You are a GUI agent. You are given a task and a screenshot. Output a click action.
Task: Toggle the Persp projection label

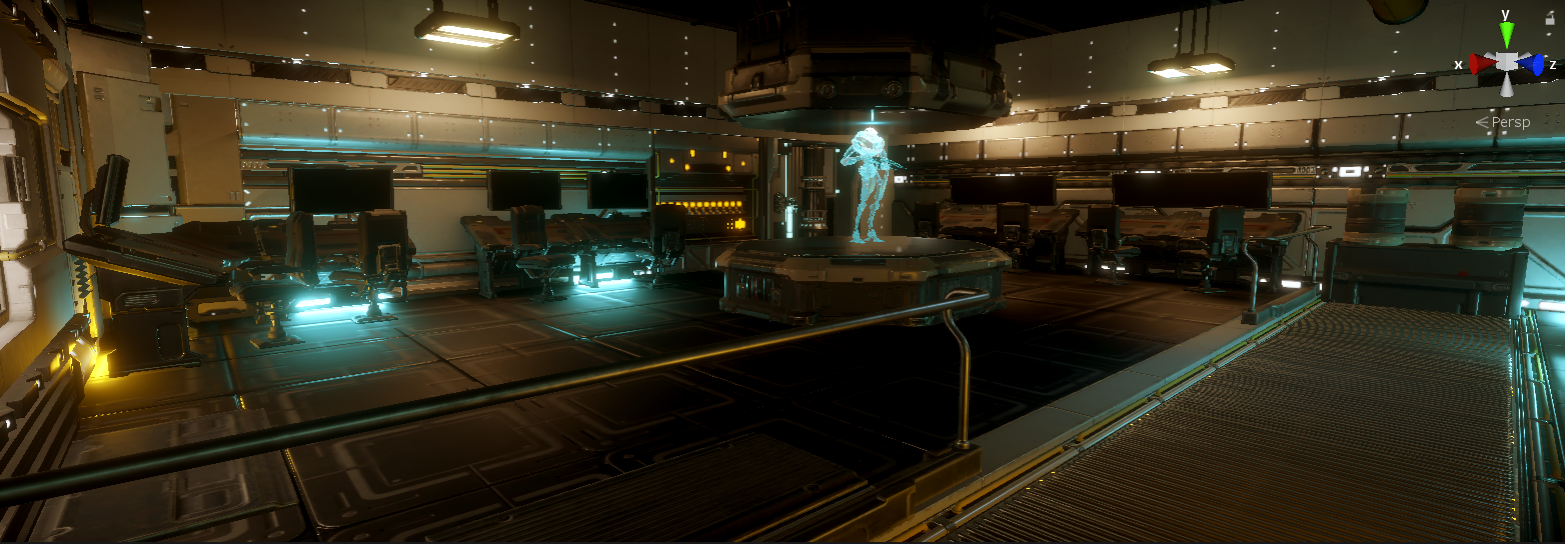[x=1510, y=122]
